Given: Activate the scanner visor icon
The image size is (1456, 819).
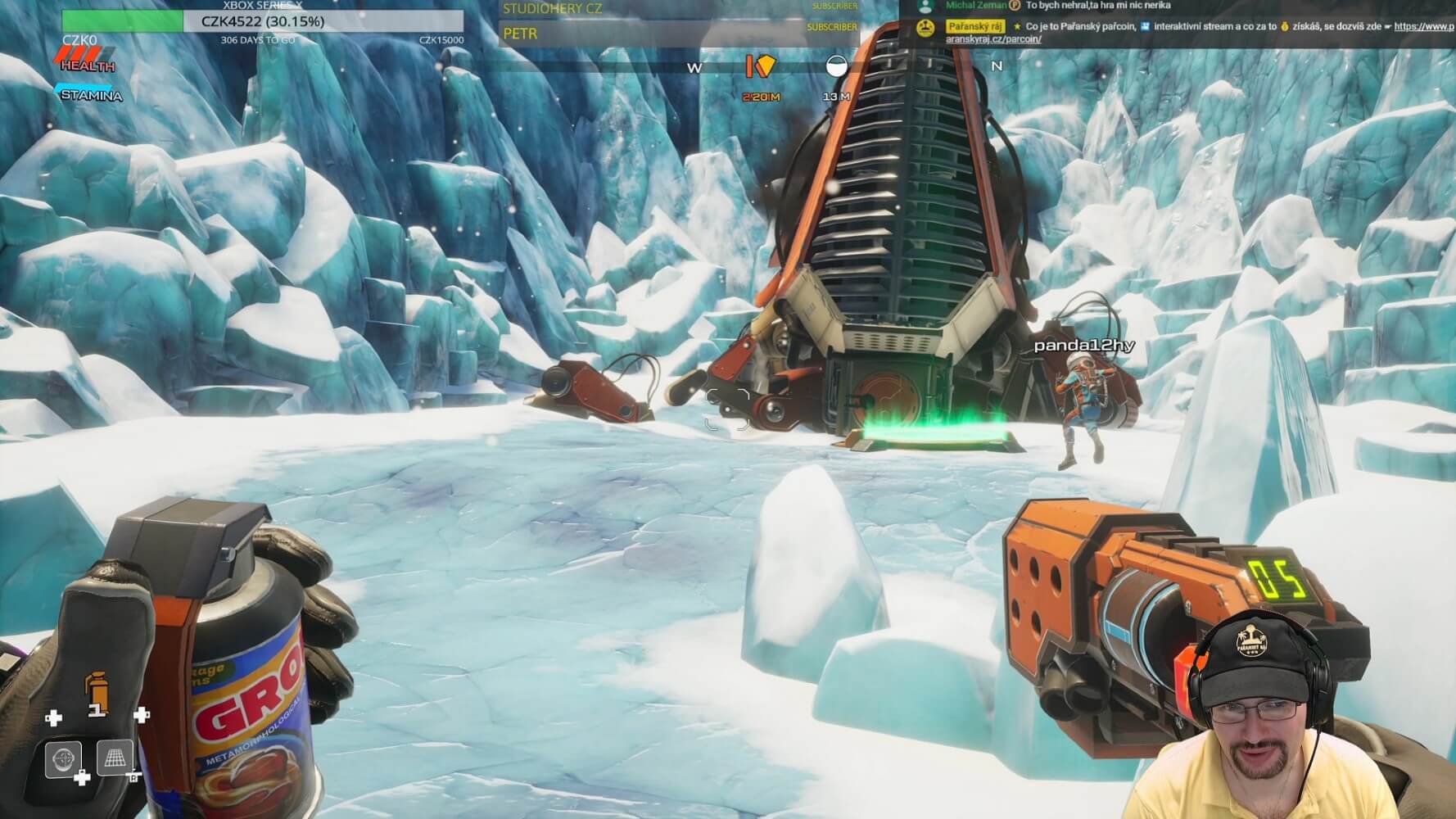Looking at the screenshot, I should [x=63, y=759].
